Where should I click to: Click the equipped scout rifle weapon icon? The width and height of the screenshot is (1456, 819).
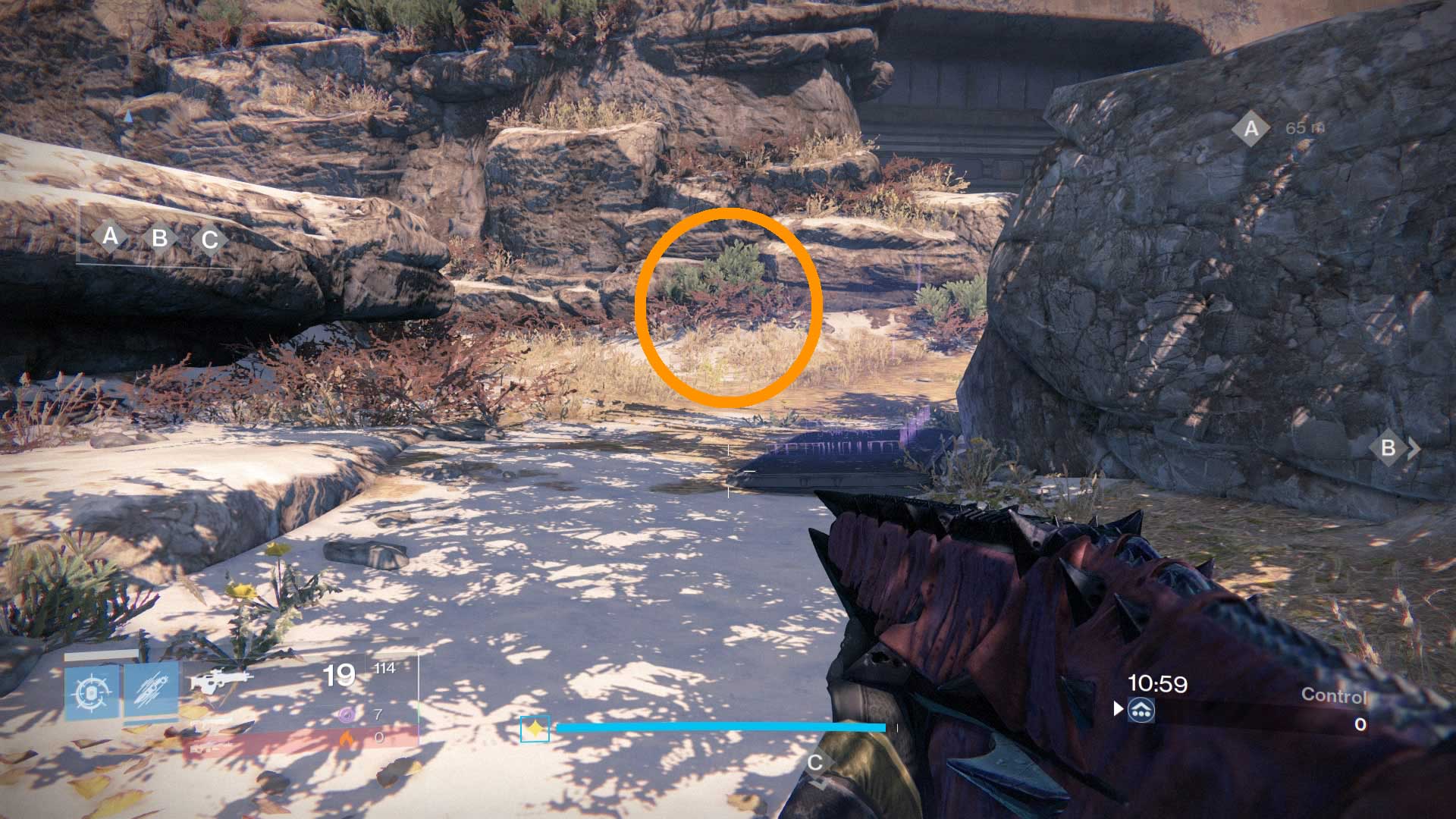220,679
